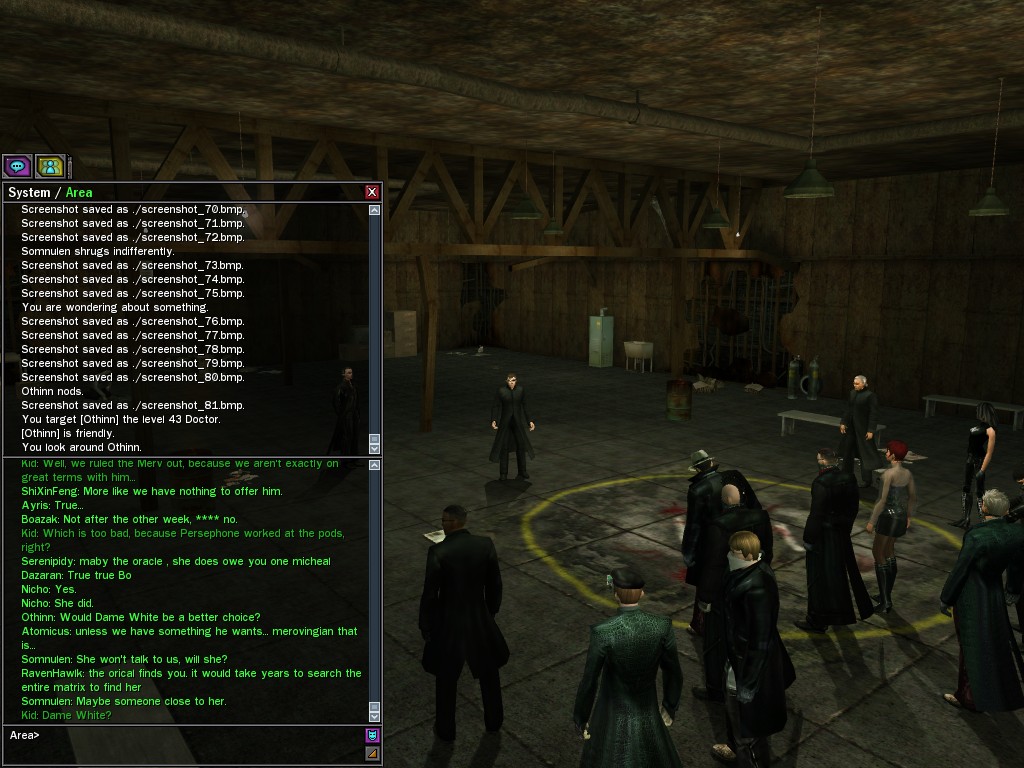Open the team members icon
The width and height of the screenshot is (1024, 768).
(x=50, y=166)
